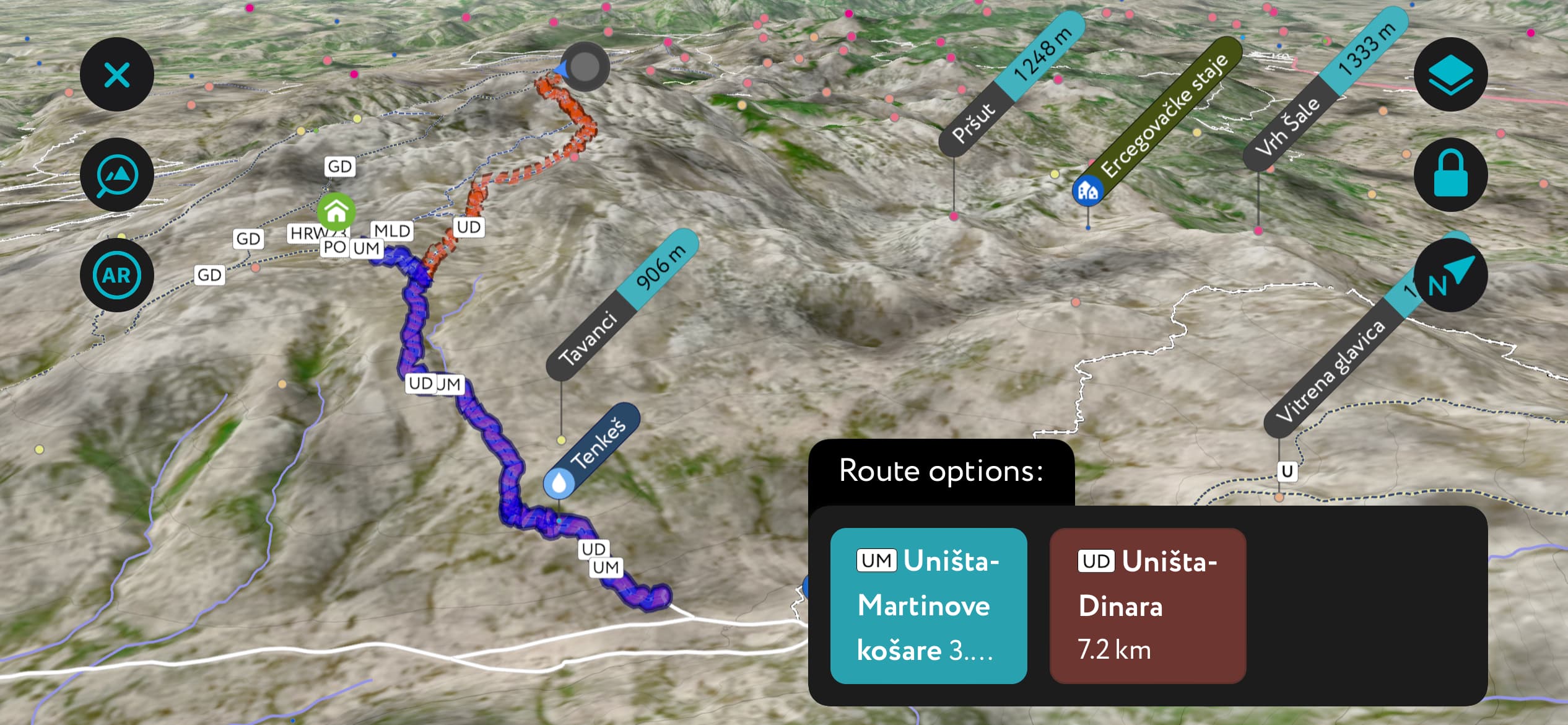Open the map layers panel

pos(1452,74)
